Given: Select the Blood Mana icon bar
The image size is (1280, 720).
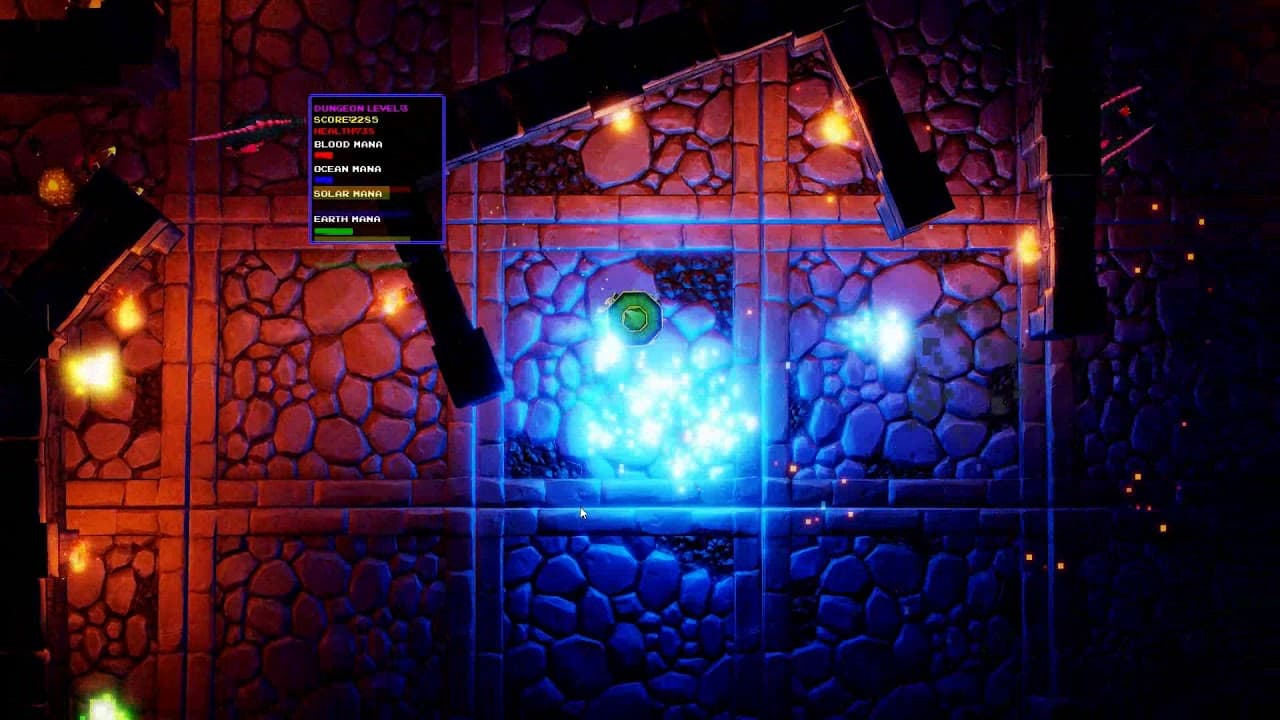Looking at the screenshot, I should pos(324,156).
